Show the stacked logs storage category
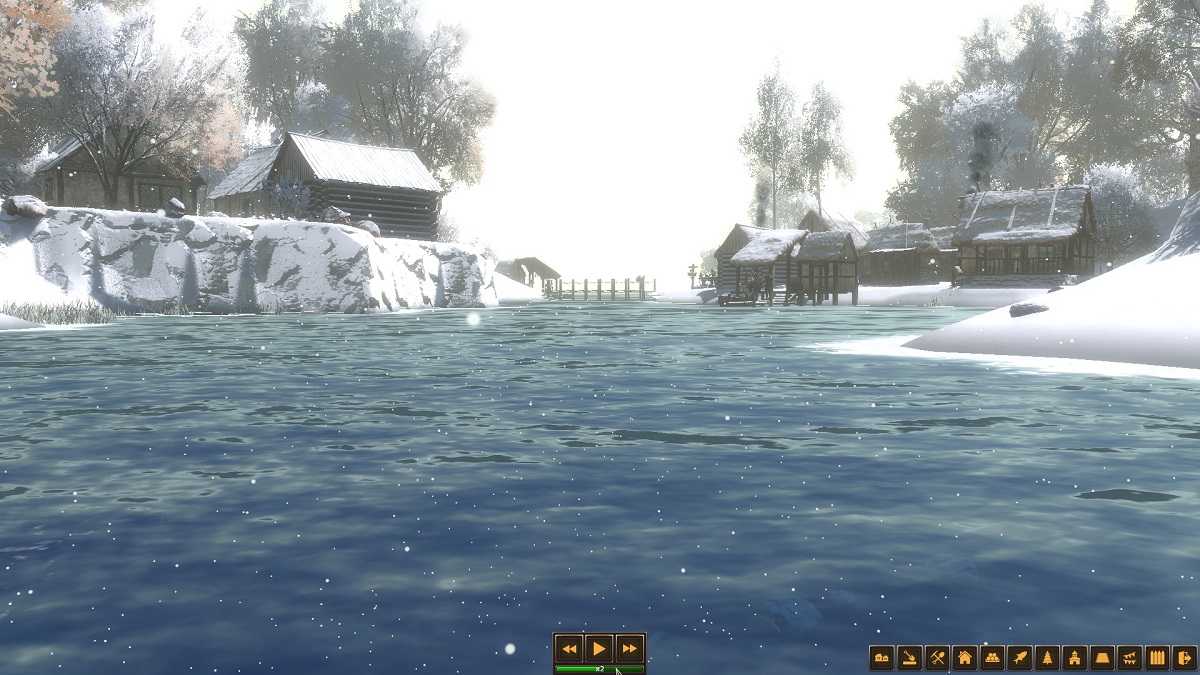This screenshot has height=675, width=1200. pos(992,658)
